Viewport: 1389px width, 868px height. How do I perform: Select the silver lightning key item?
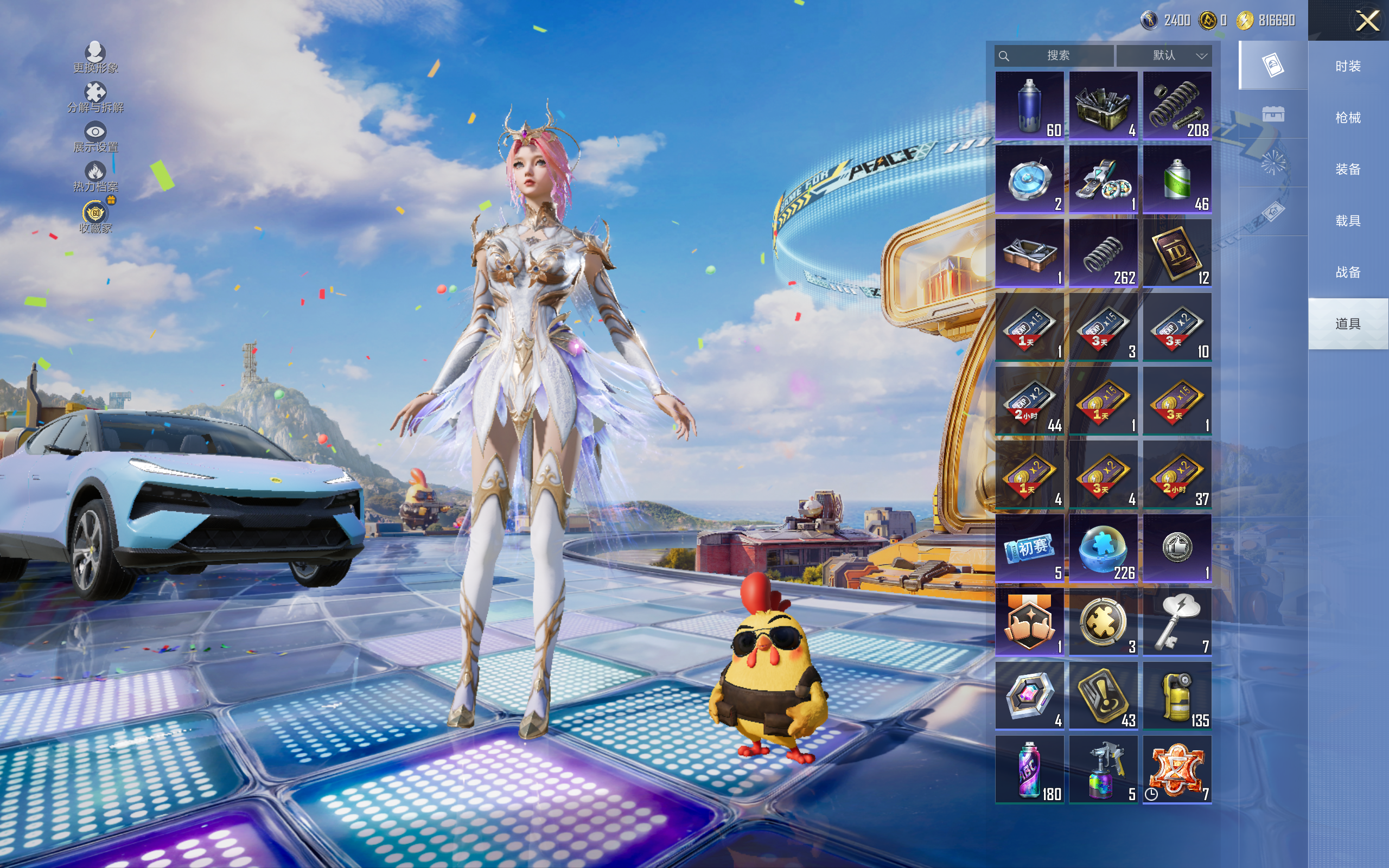(x=1177, y=622)
